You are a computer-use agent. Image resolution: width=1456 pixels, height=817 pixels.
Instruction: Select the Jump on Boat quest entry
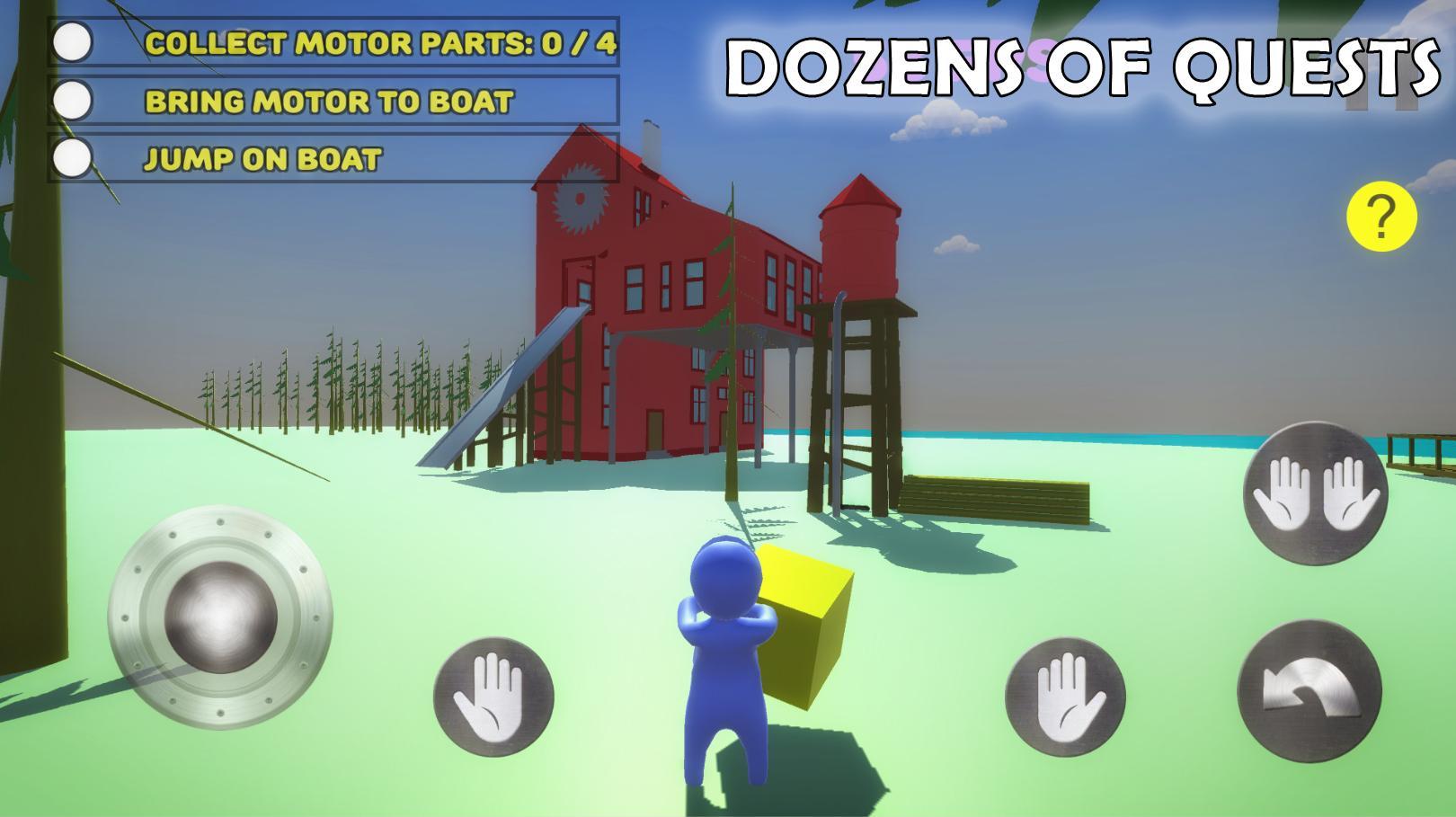pyautogui.click(x=334, y=158)
